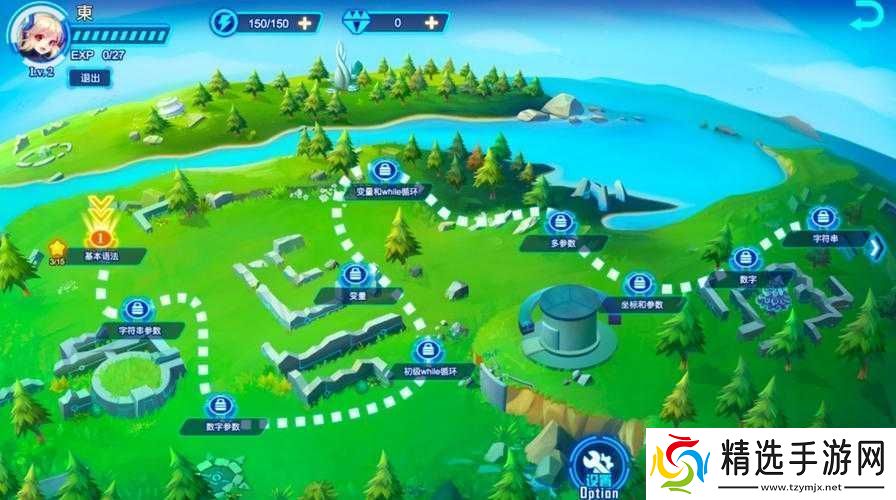The width and height of the screenshot is (896, 500).
Task: Select the 坐标和参数 level node
Action: (x=638, y=286)
